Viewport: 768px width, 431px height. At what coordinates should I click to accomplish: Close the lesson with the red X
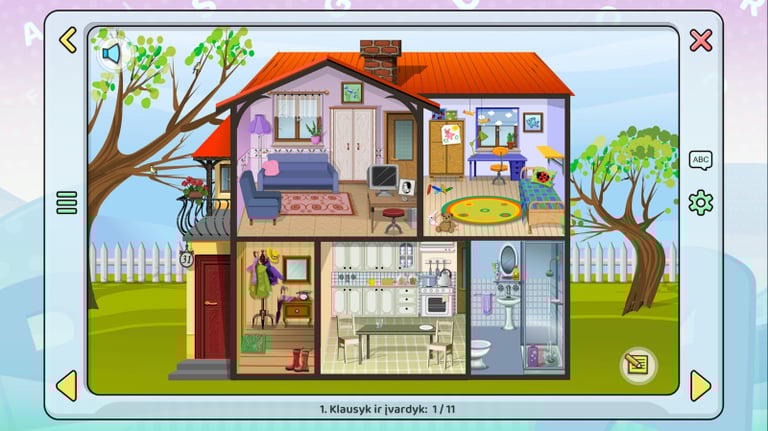click(701, 40)
